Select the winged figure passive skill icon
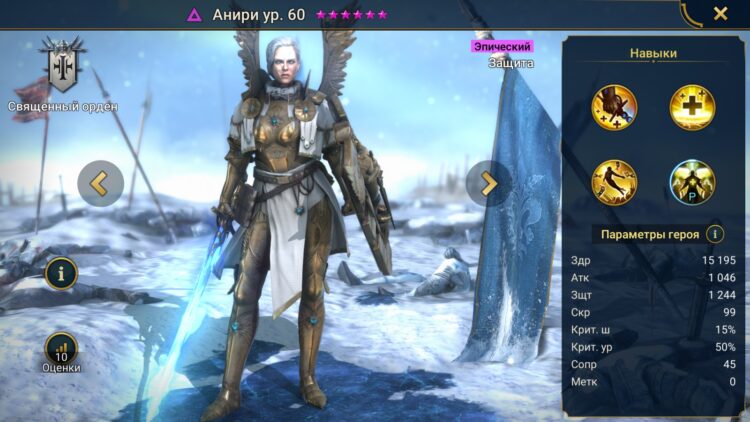Image resolution: width=750 pixels, height=422 pixels. 691,181
